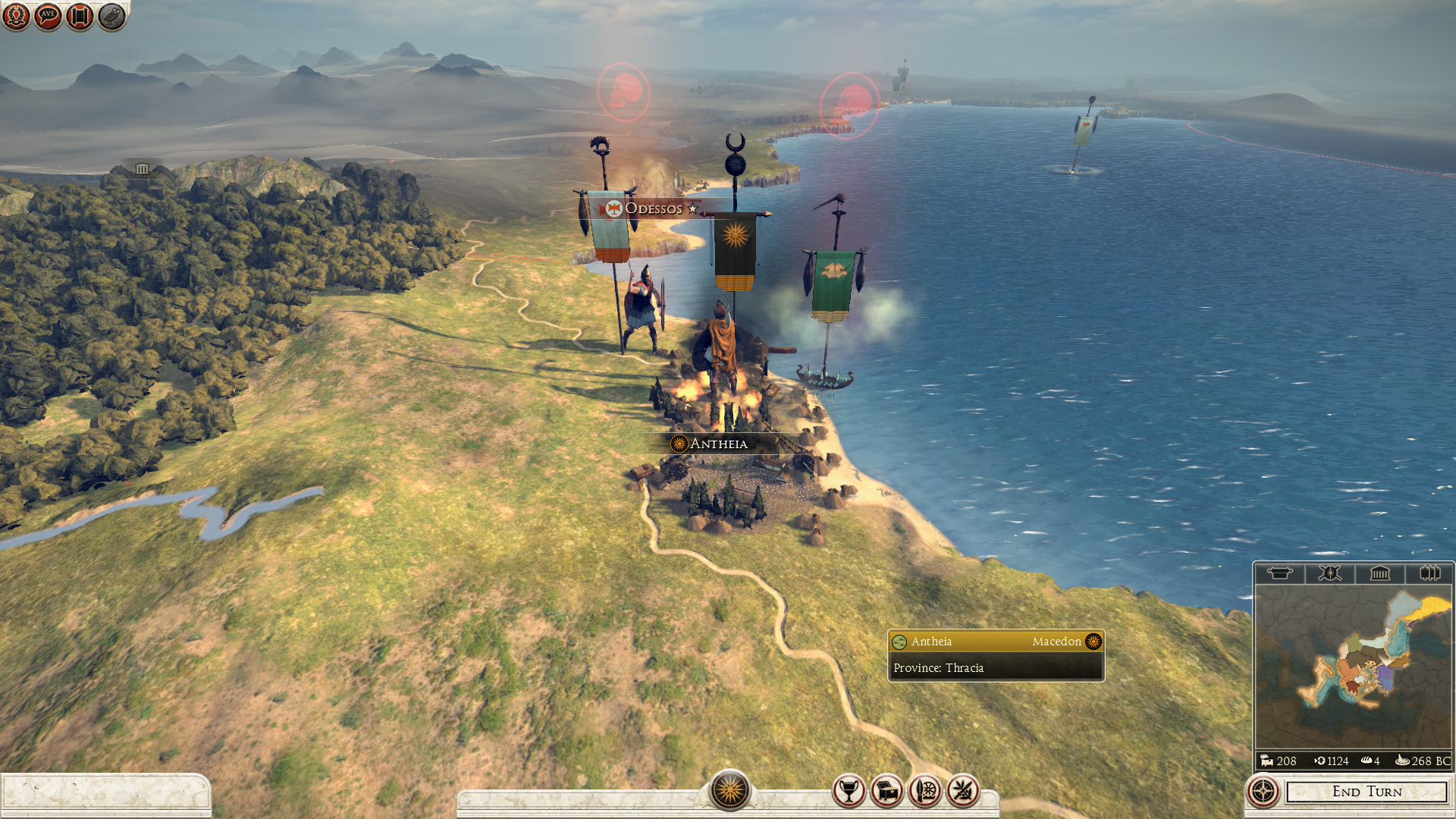Open the wheel and blade technology button

point(925,792)
